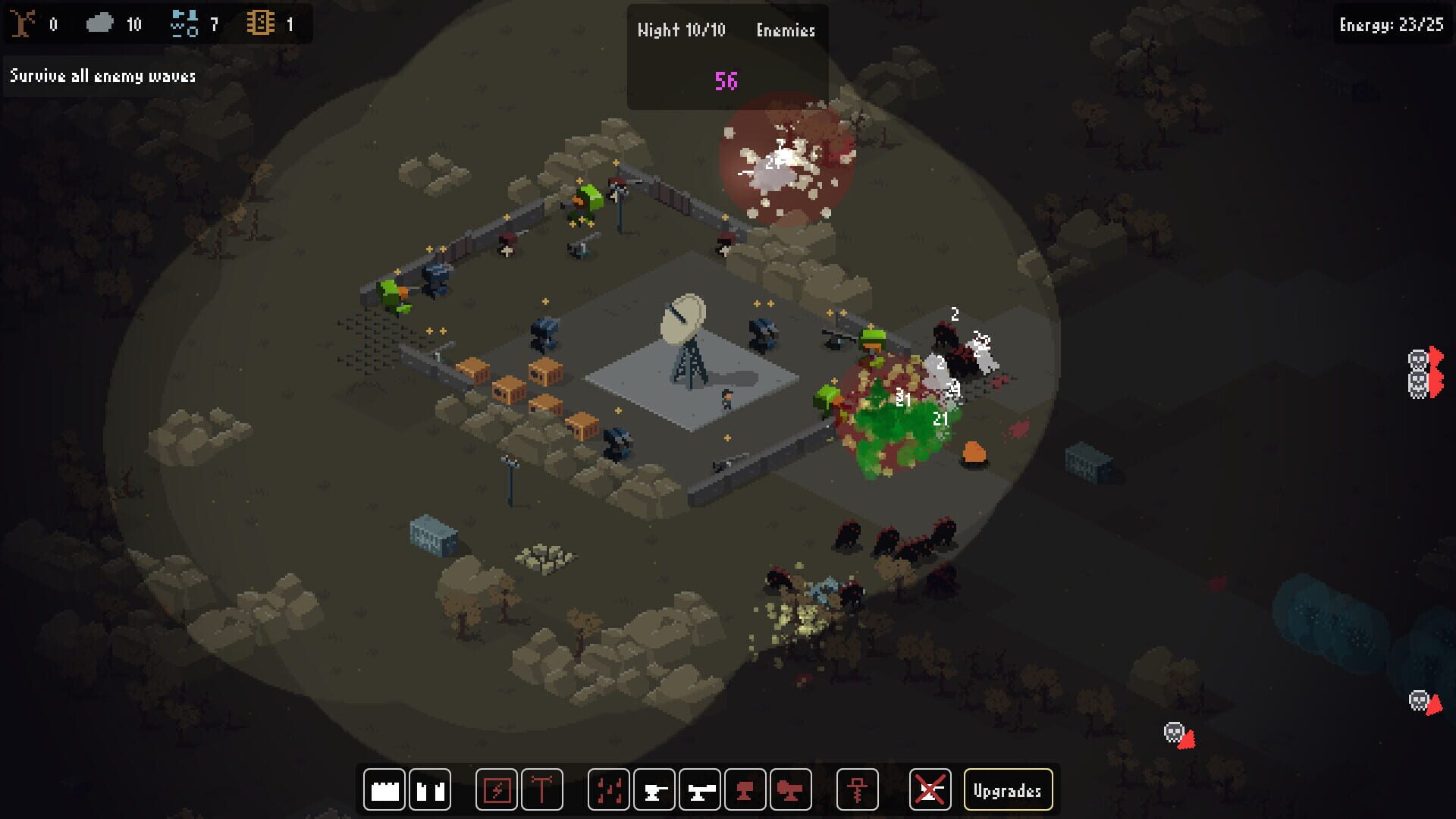Select the white wall building icon
Image resolution: width=1456 pixels, height=819 pixels.
(x=384, y=789)
